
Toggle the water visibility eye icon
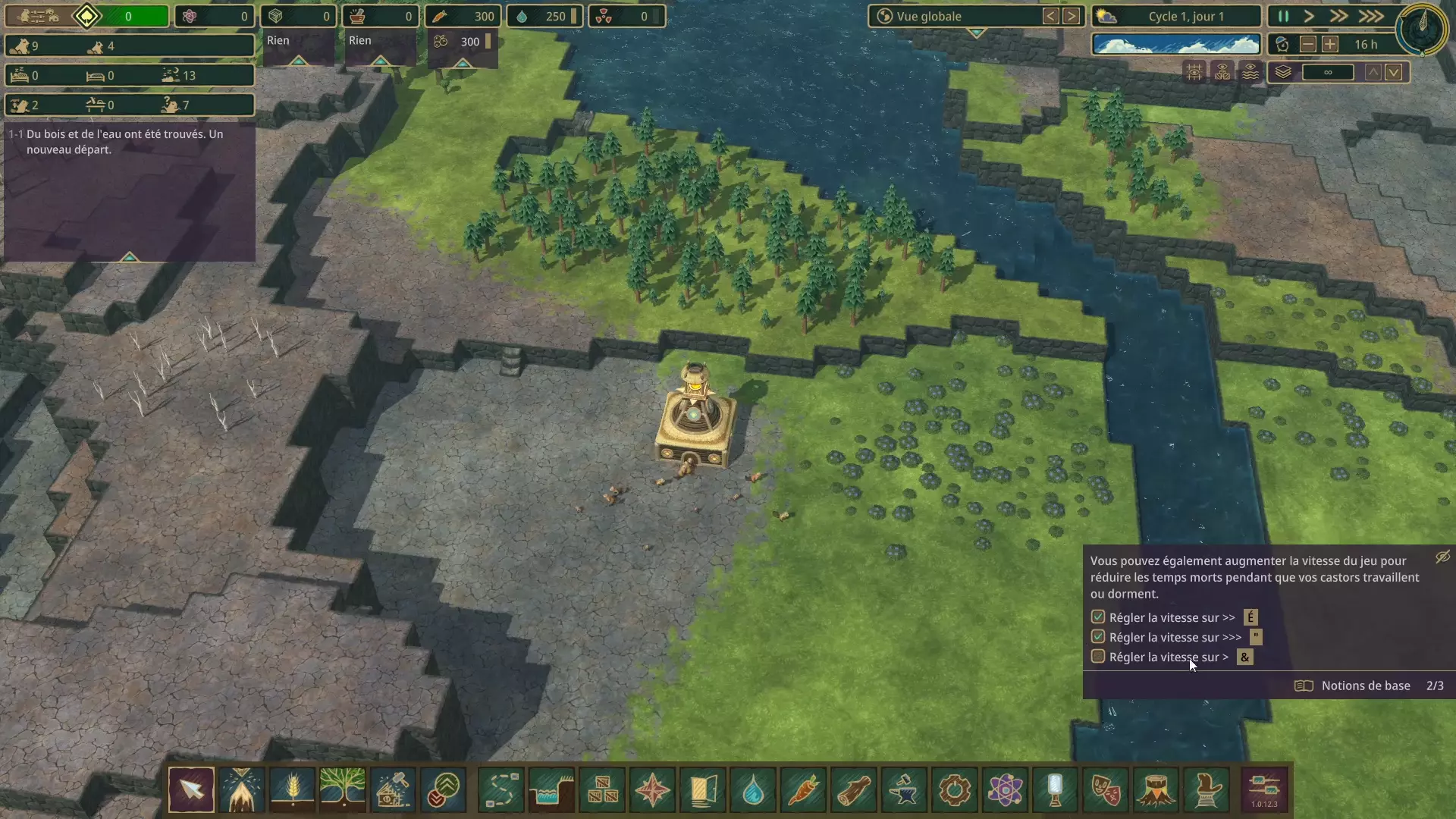(1250, 73)
